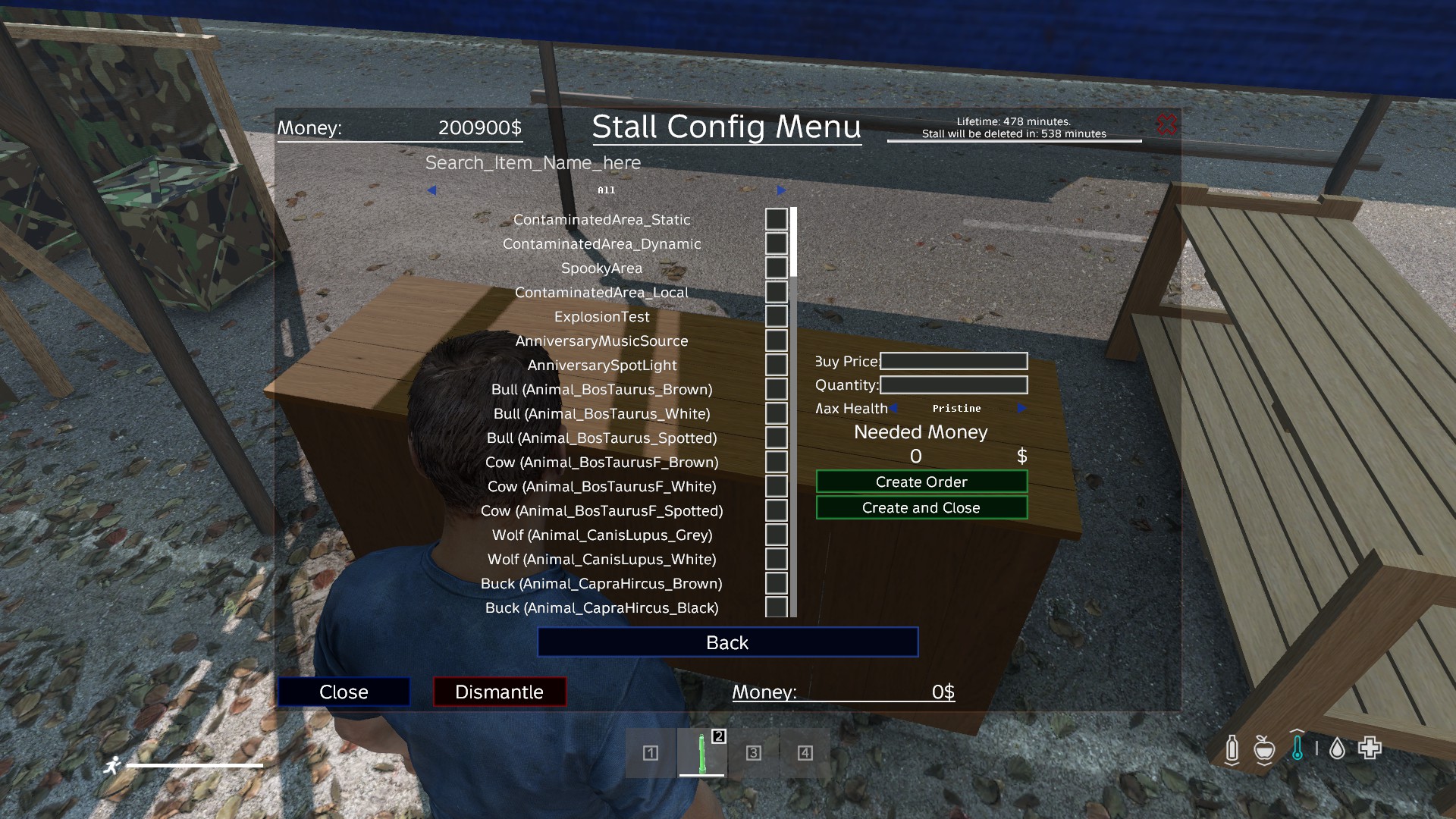Tick the Bull (Animal_BosTaurus_Brown) checkbox
This screenshot has height=819, width=1456.
click(776, 389)
